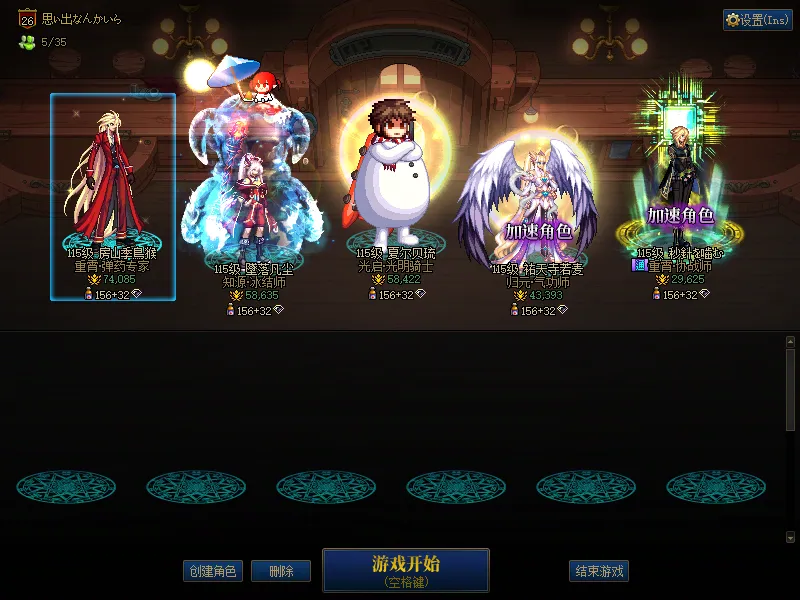
Task: Exit via the 结束游戏 button
Action: [599, 572]
